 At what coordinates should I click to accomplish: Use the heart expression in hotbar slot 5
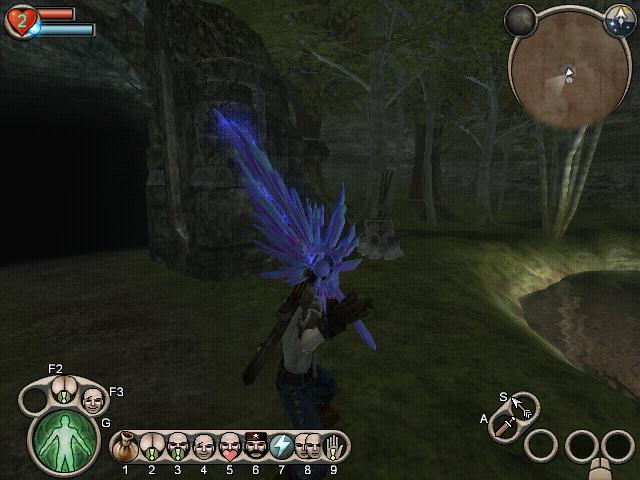click(x=229, y=445)
